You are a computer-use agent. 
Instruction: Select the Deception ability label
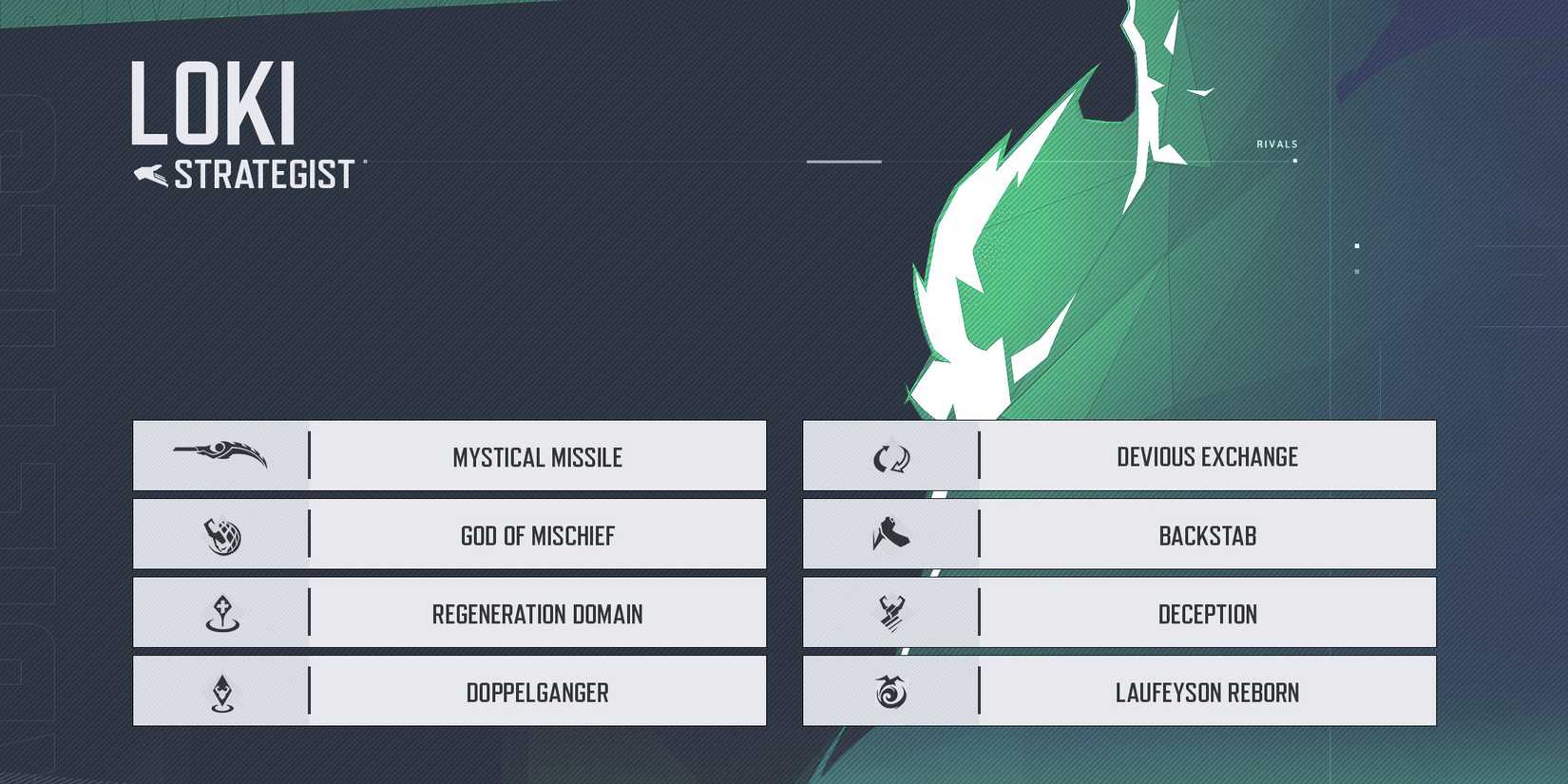click(1208, 614)
